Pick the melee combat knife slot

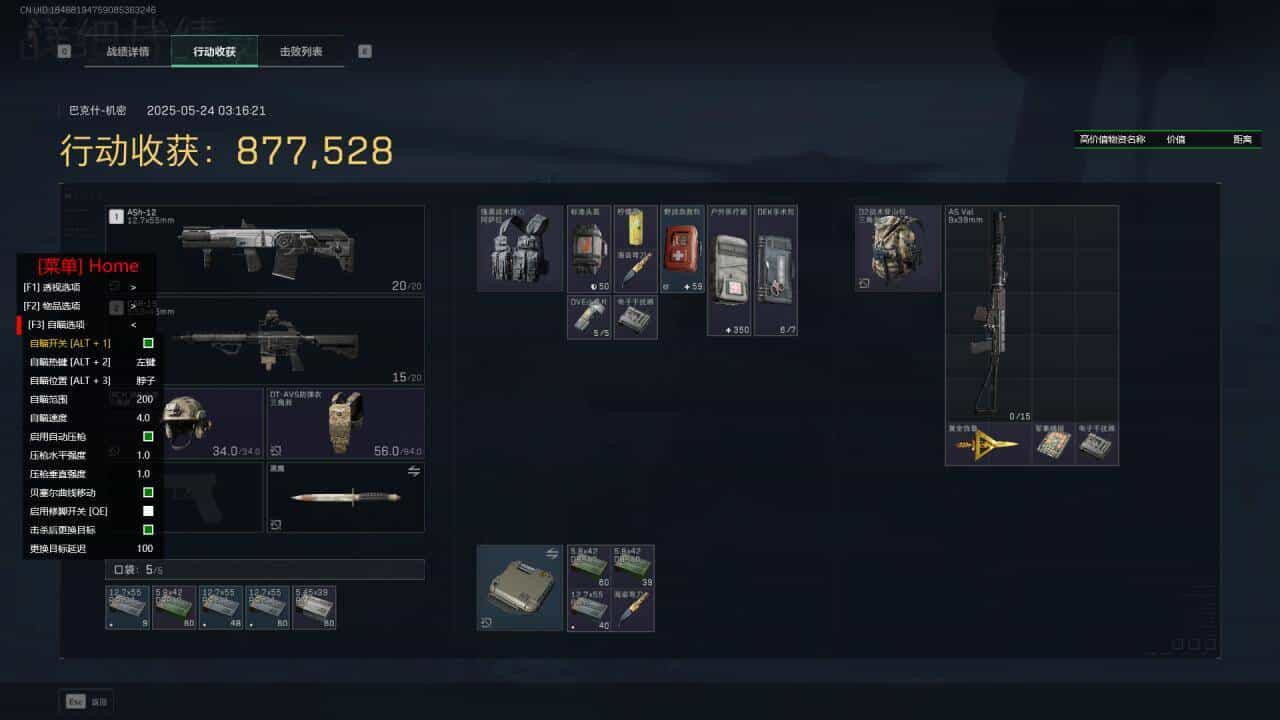(345, 496)
